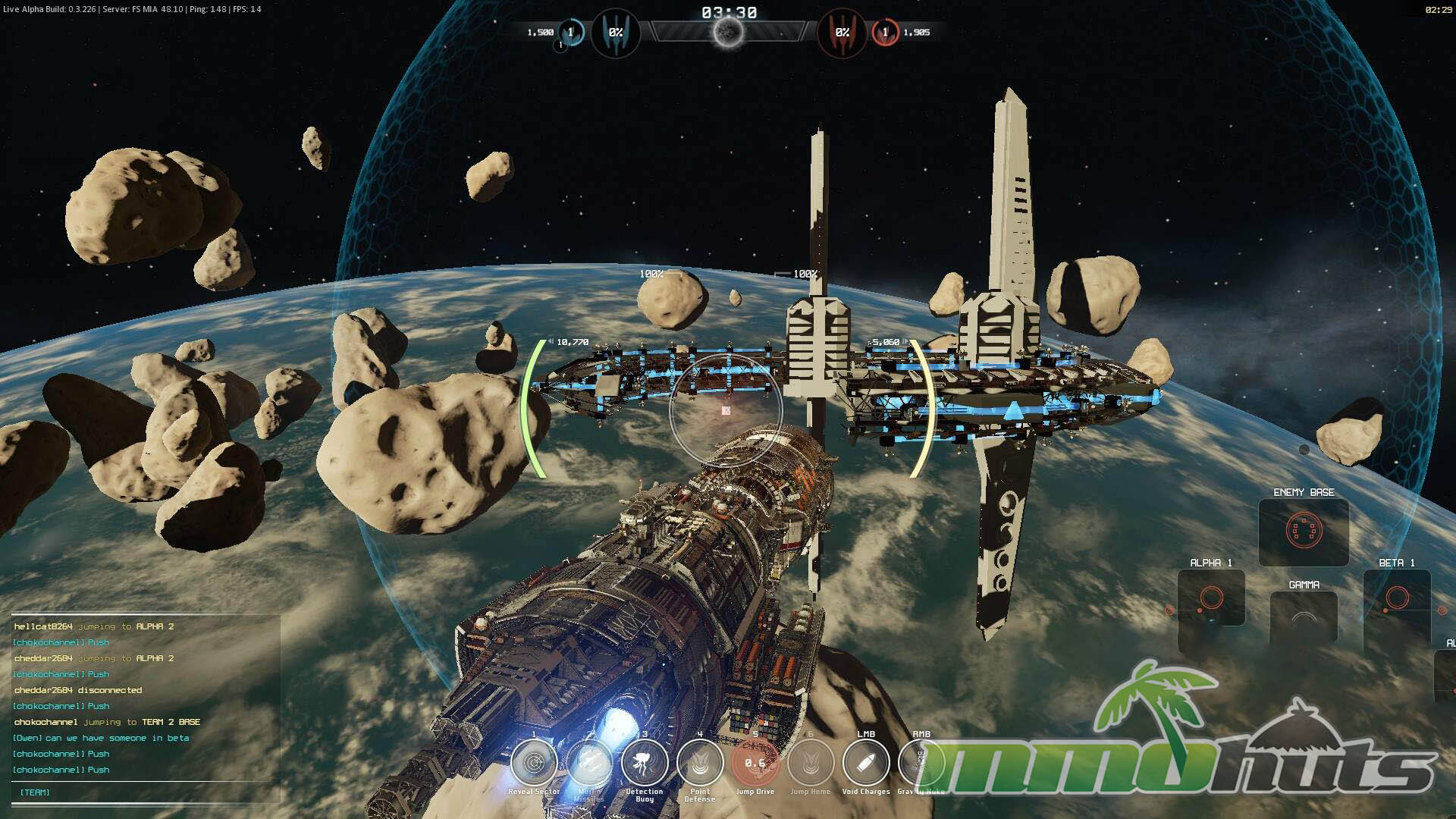Viewport: 1456px width, 819px height.
Task: Deploy the Detection Buoy
Action: point(645,763)
